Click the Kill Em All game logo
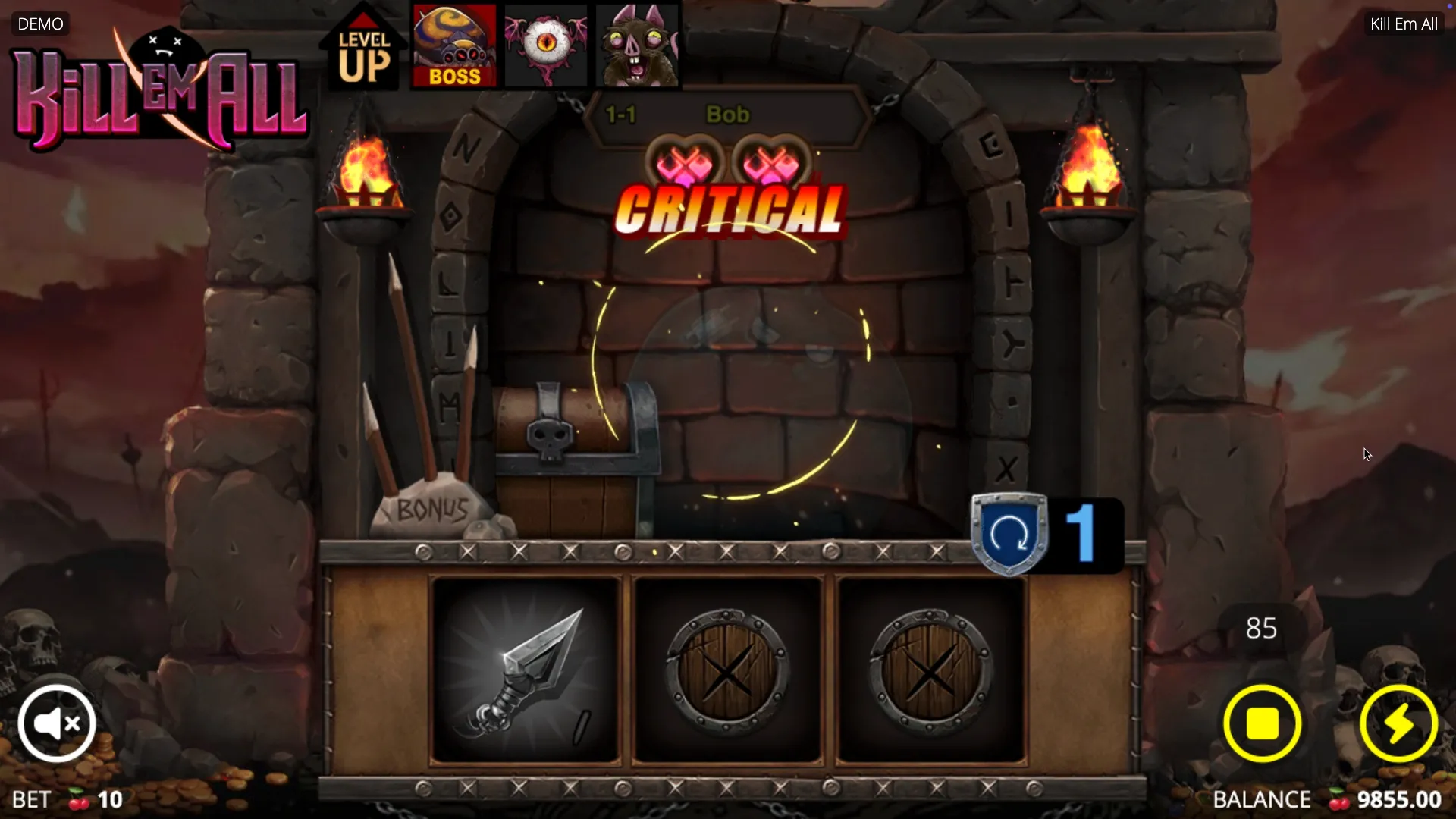This screenshot has height=819, width=1456. [x=161, y=93]
